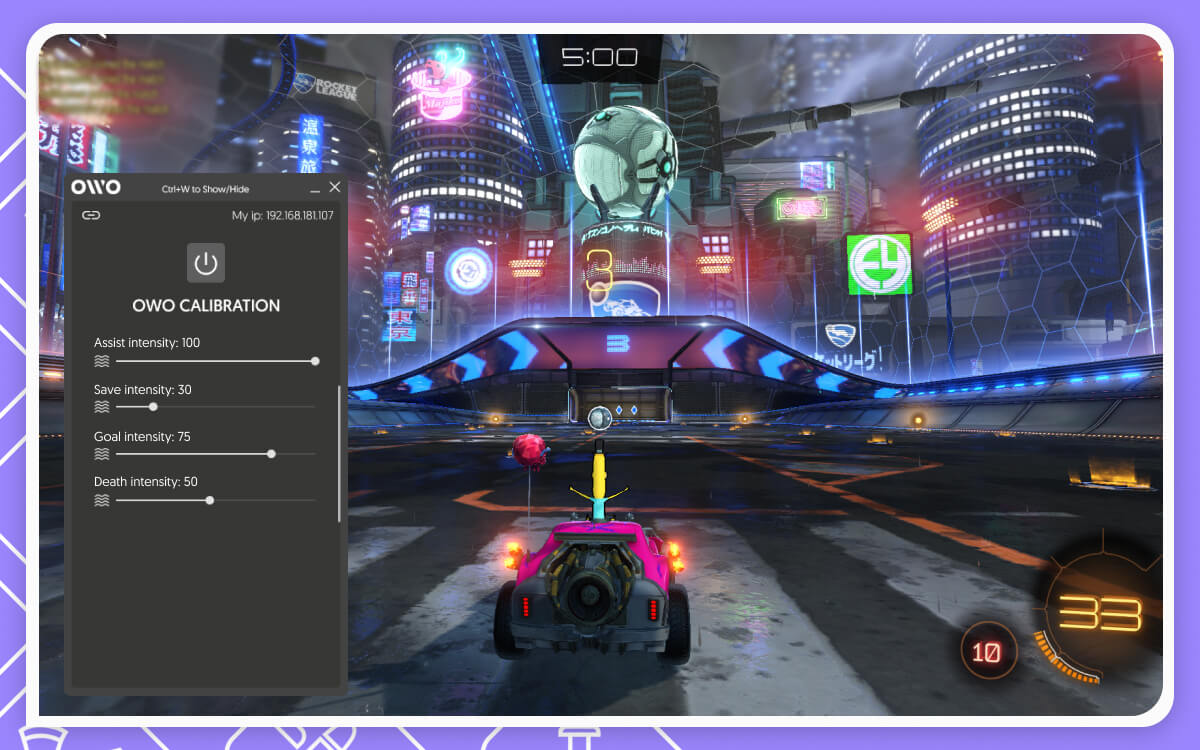This screenshot has width=1200, height=750.
Task: Click the Goal intensity slider handle
Action: click(271, 454)
